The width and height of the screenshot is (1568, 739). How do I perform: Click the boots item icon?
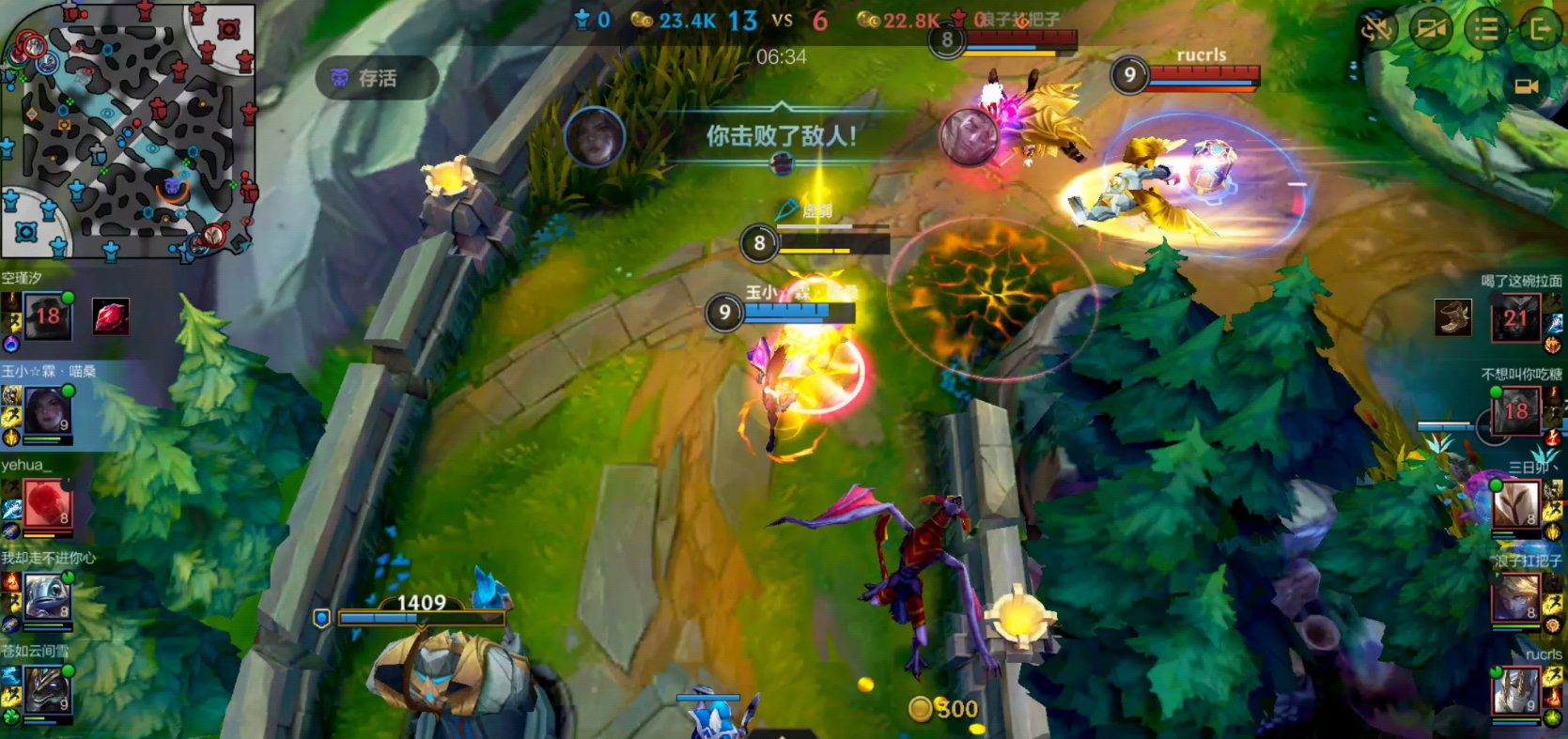[1453, 317]
